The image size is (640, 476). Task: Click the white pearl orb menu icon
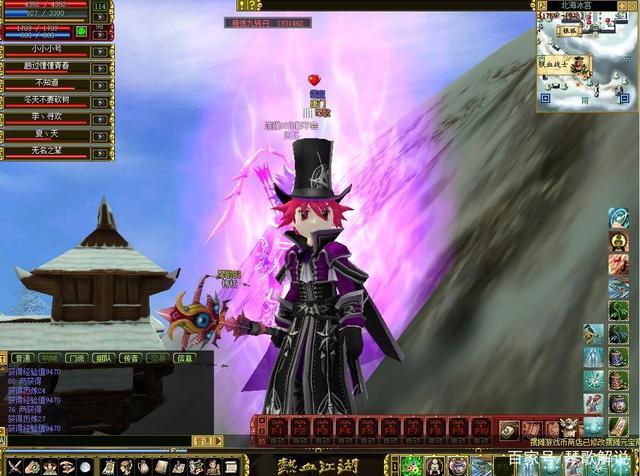click(x=84, y=467)
